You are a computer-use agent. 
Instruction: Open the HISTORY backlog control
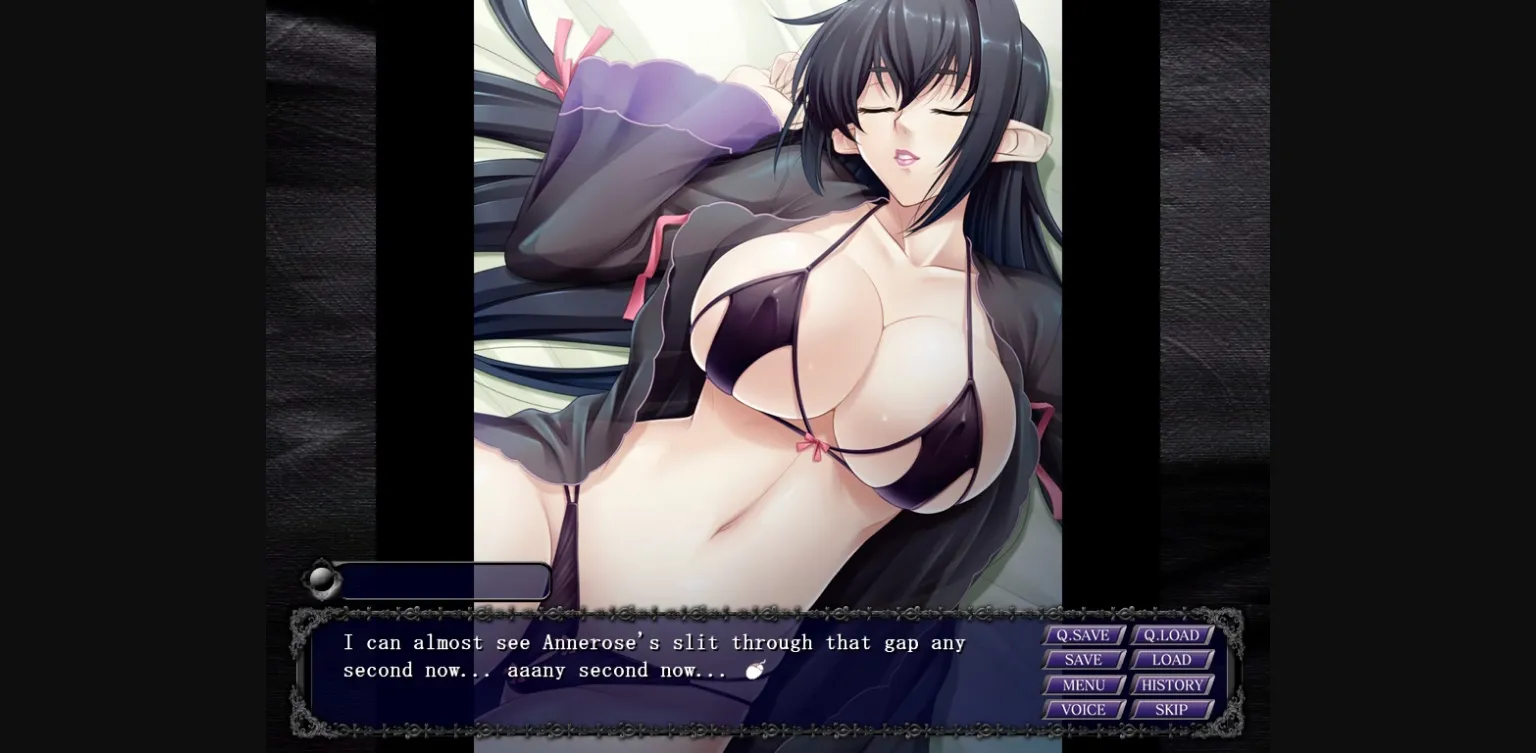1170,684
